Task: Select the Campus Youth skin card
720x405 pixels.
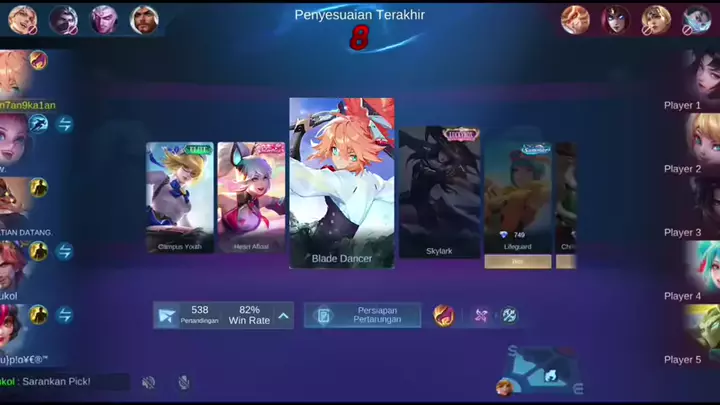Action: click(179, 197)
